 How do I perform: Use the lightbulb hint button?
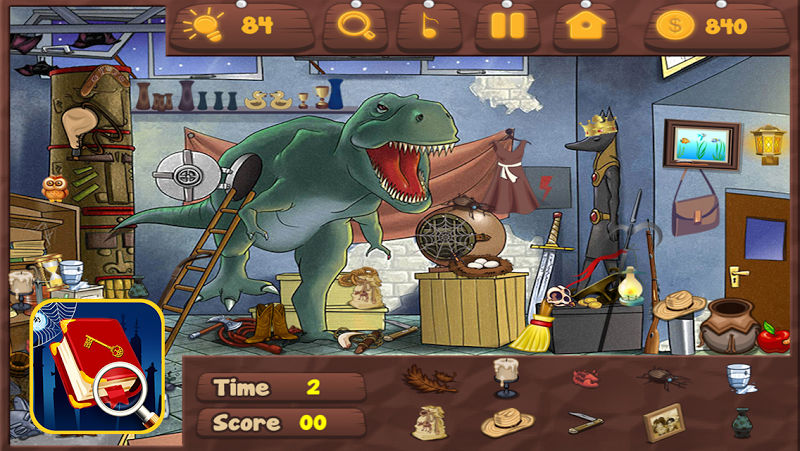click(x=240, y=26)
